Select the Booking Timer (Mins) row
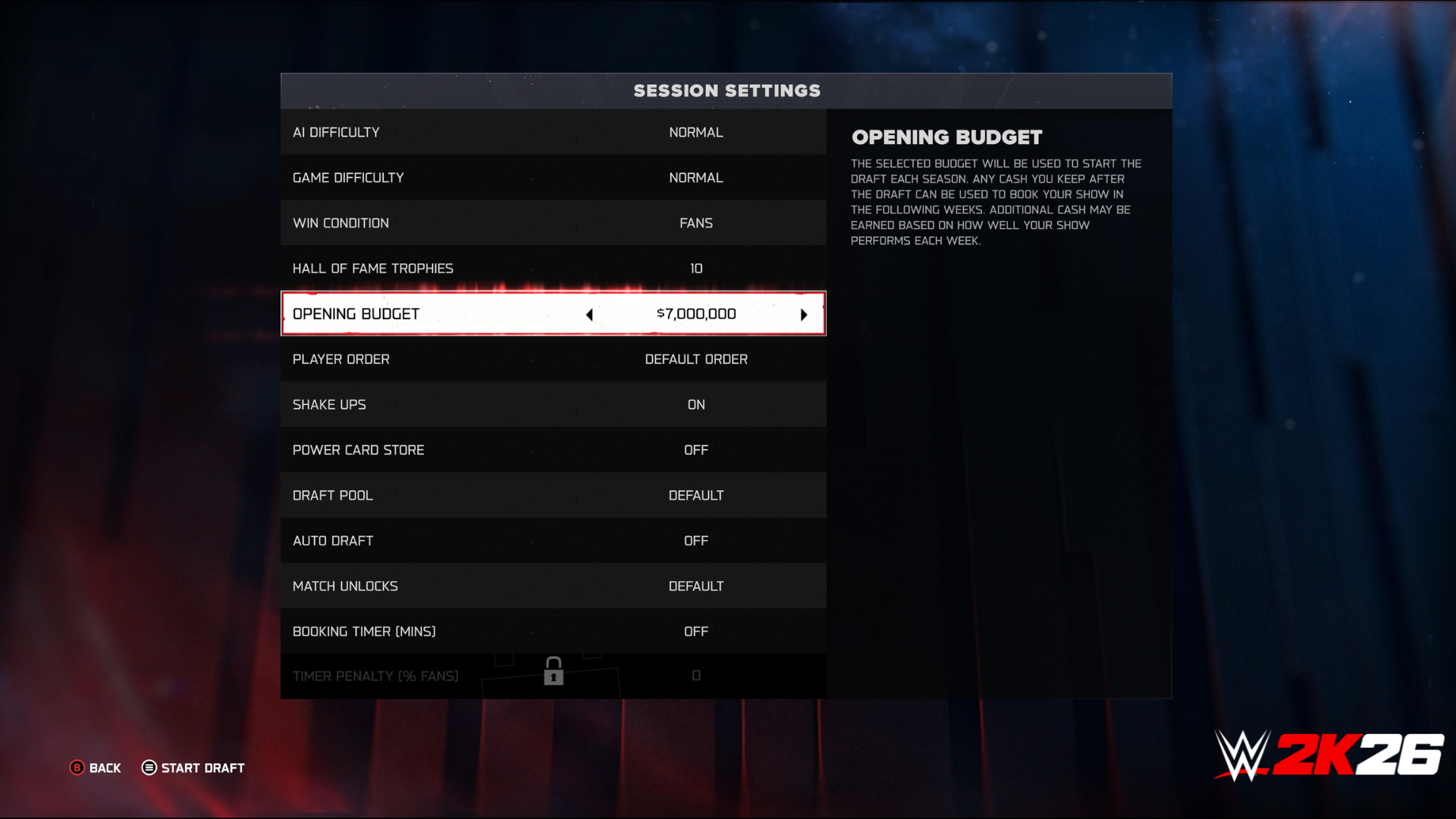Viewport: 1456px width, 819px height. point(553,632)
